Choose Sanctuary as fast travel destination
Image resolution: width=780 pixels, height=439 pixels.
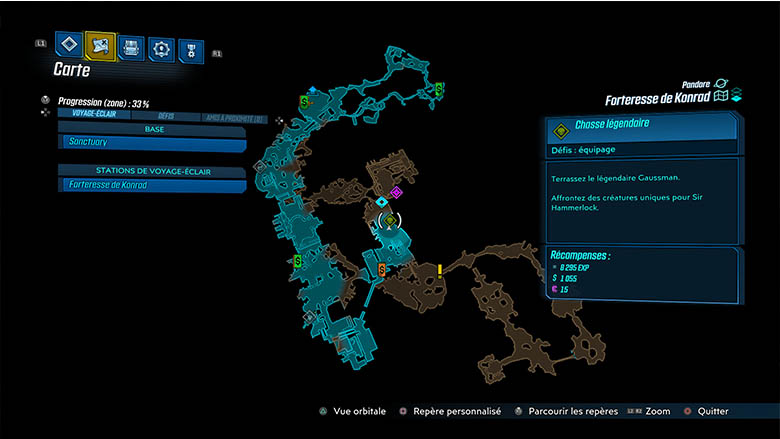point(150,143)
